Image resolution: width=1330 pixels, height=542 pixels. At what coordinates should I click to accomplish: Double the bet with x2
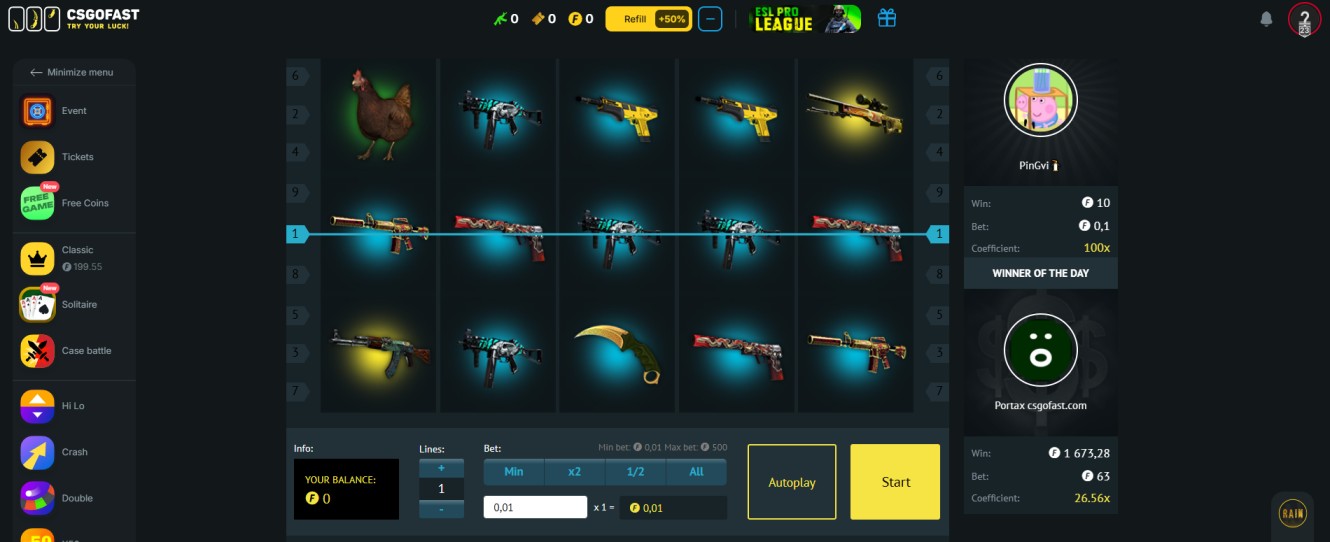(x=574, y=472)
